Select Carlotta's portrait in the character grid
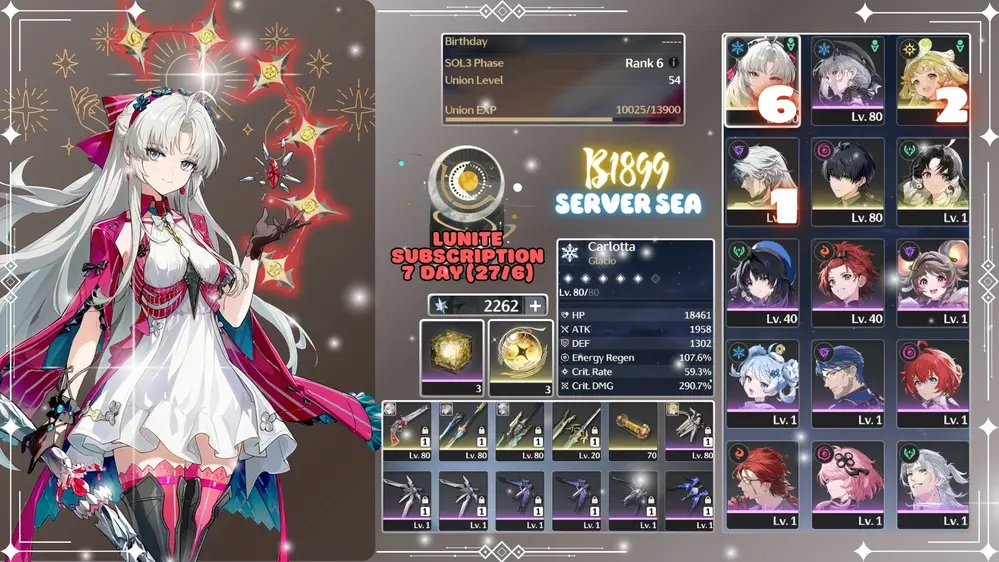The image size is (999, 562). (762, 80)
